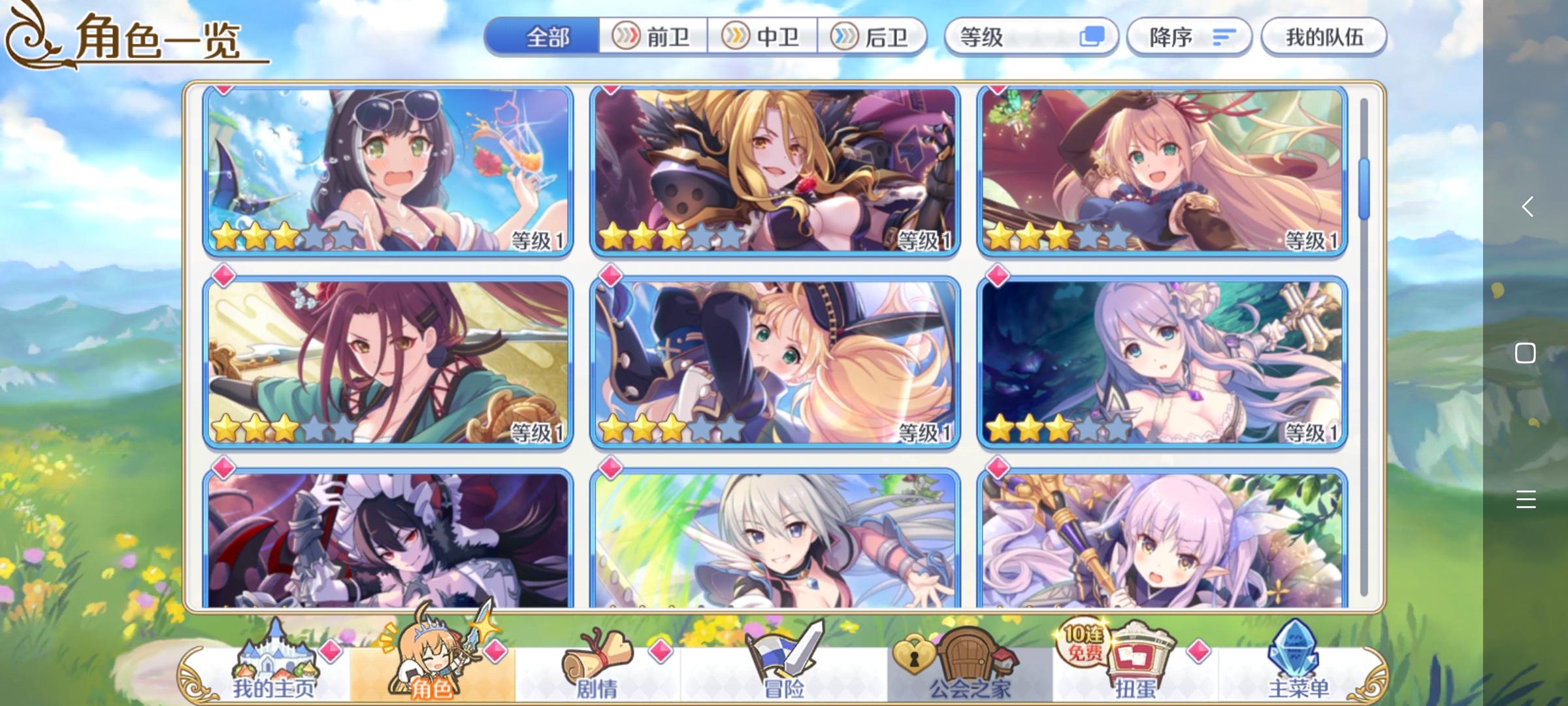Switch filter to show only 前卫 vanguard
The height and width of the screenshot is (706, 1568).
(653, 37)
